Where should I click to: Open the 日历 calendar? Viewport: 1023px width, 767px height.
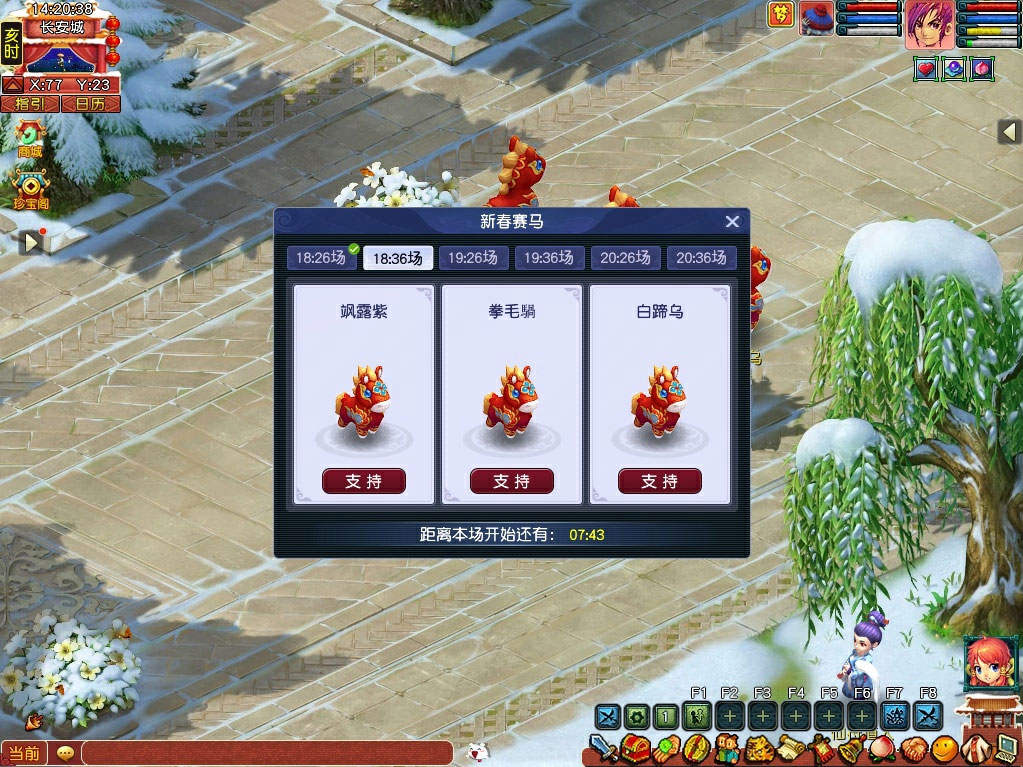90,103
